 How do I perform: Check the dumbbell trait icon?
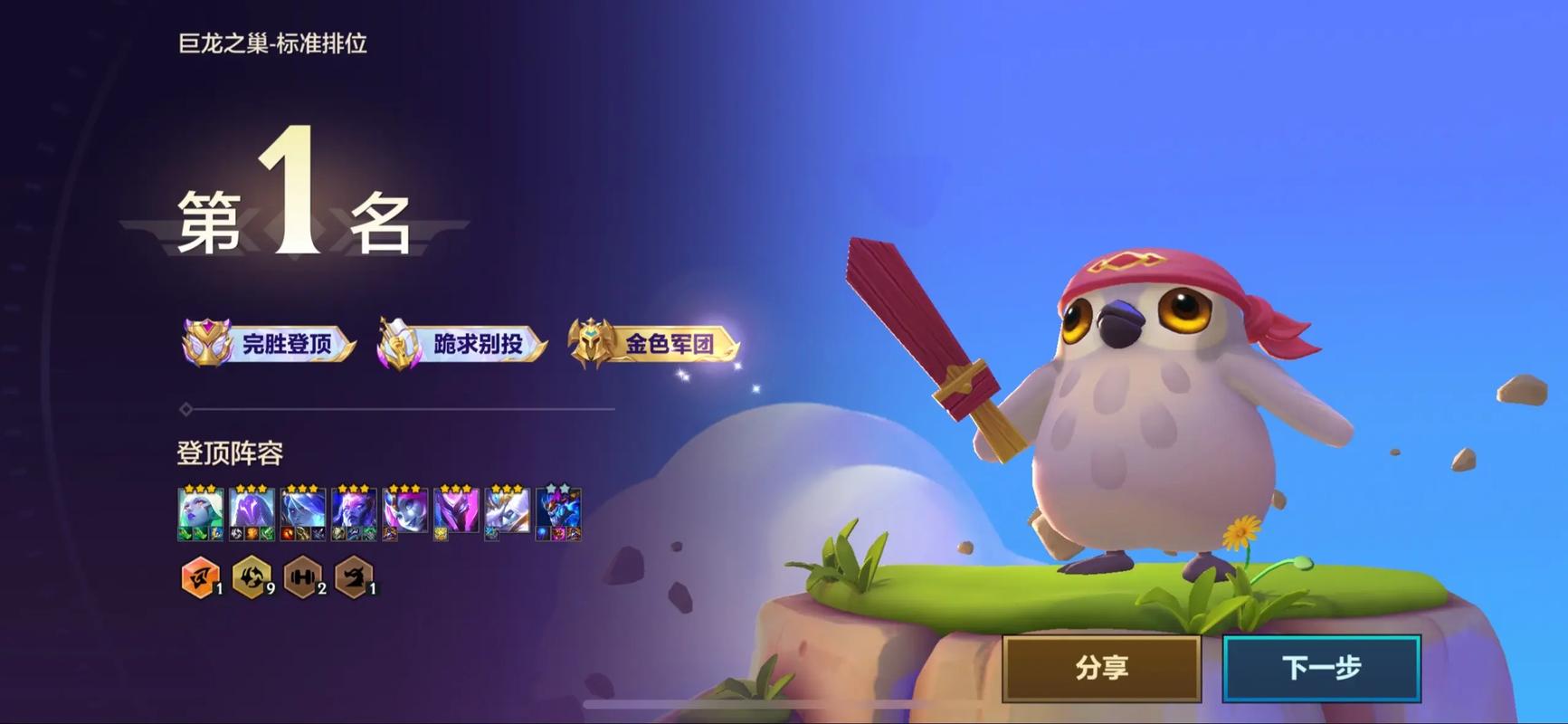point(303,576)
